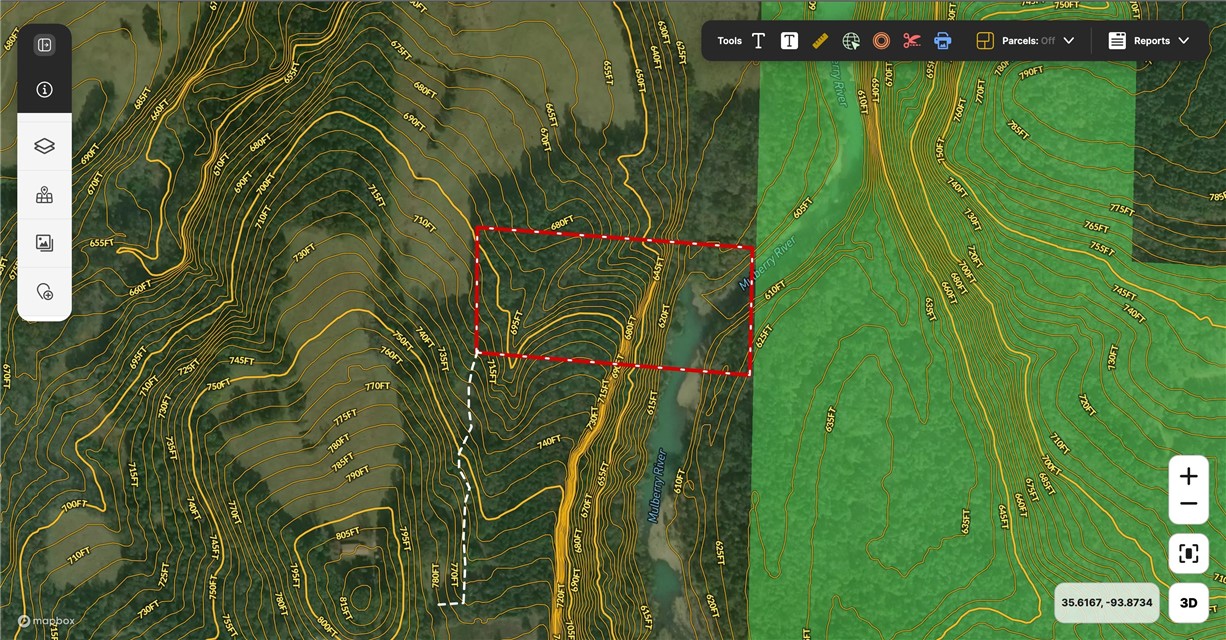Open the photo gallery icon
The image size is (1226, 640).
pyautogui.click(x=44, y=243)
